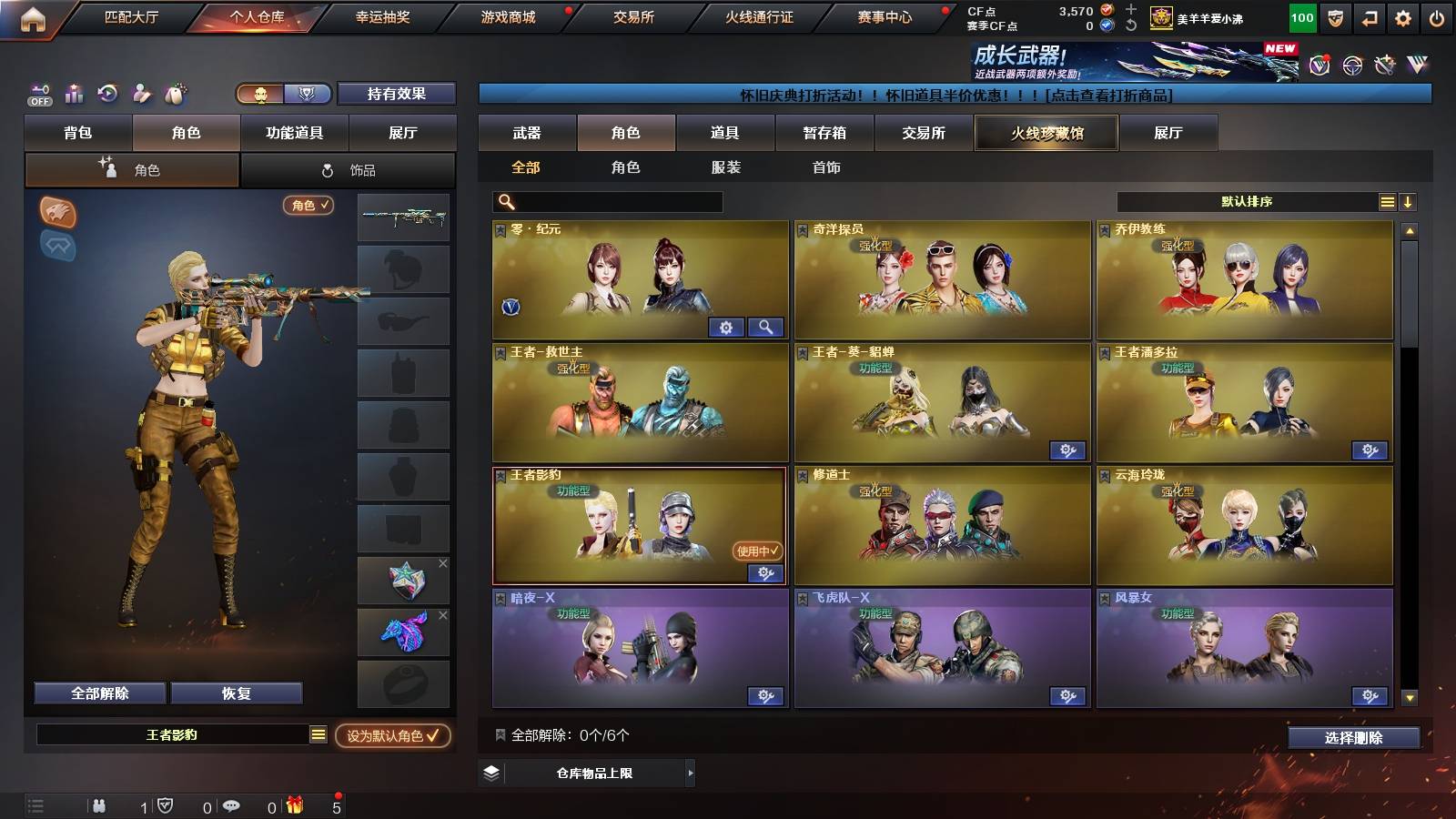1456x819 pixels.
Task: Toggle the OFF key switch at top left
Action: [x=38, y=94]
